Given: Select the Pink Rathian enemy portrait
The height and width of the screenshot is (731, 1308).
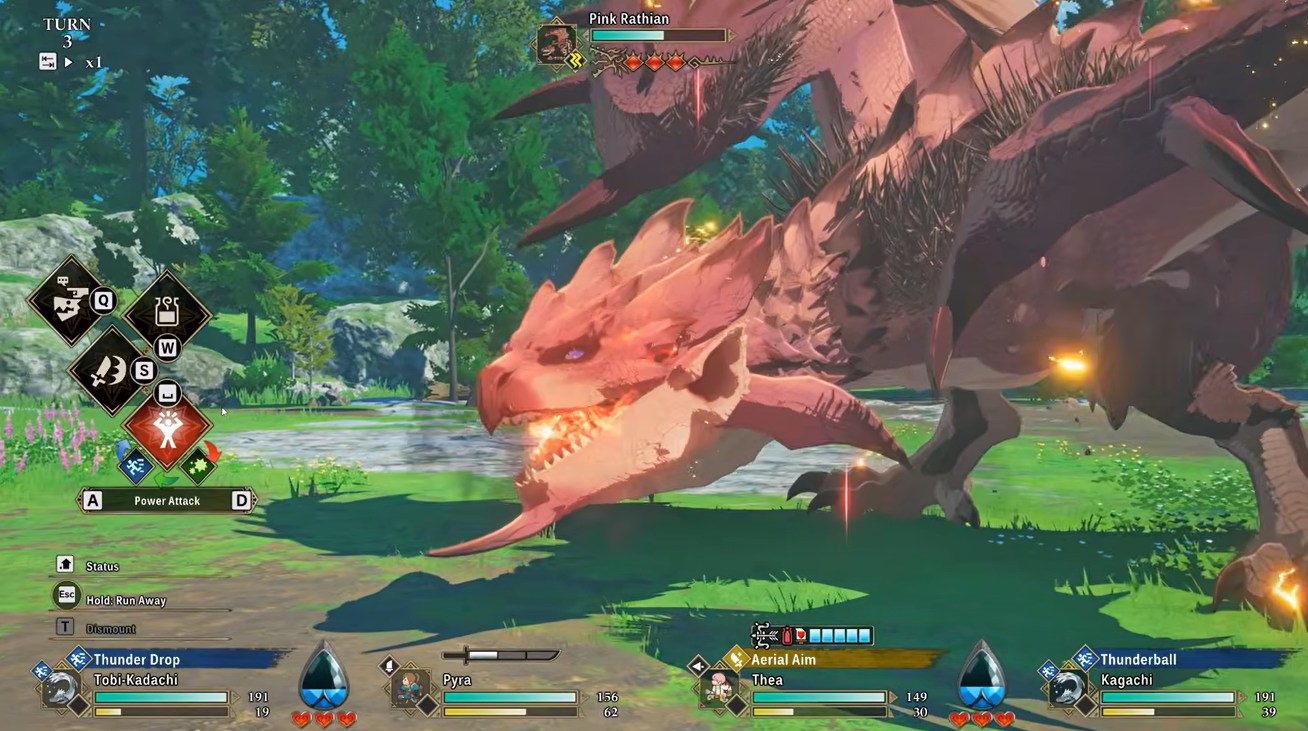Looking at the screenshot, I should [x=555, y=44].
